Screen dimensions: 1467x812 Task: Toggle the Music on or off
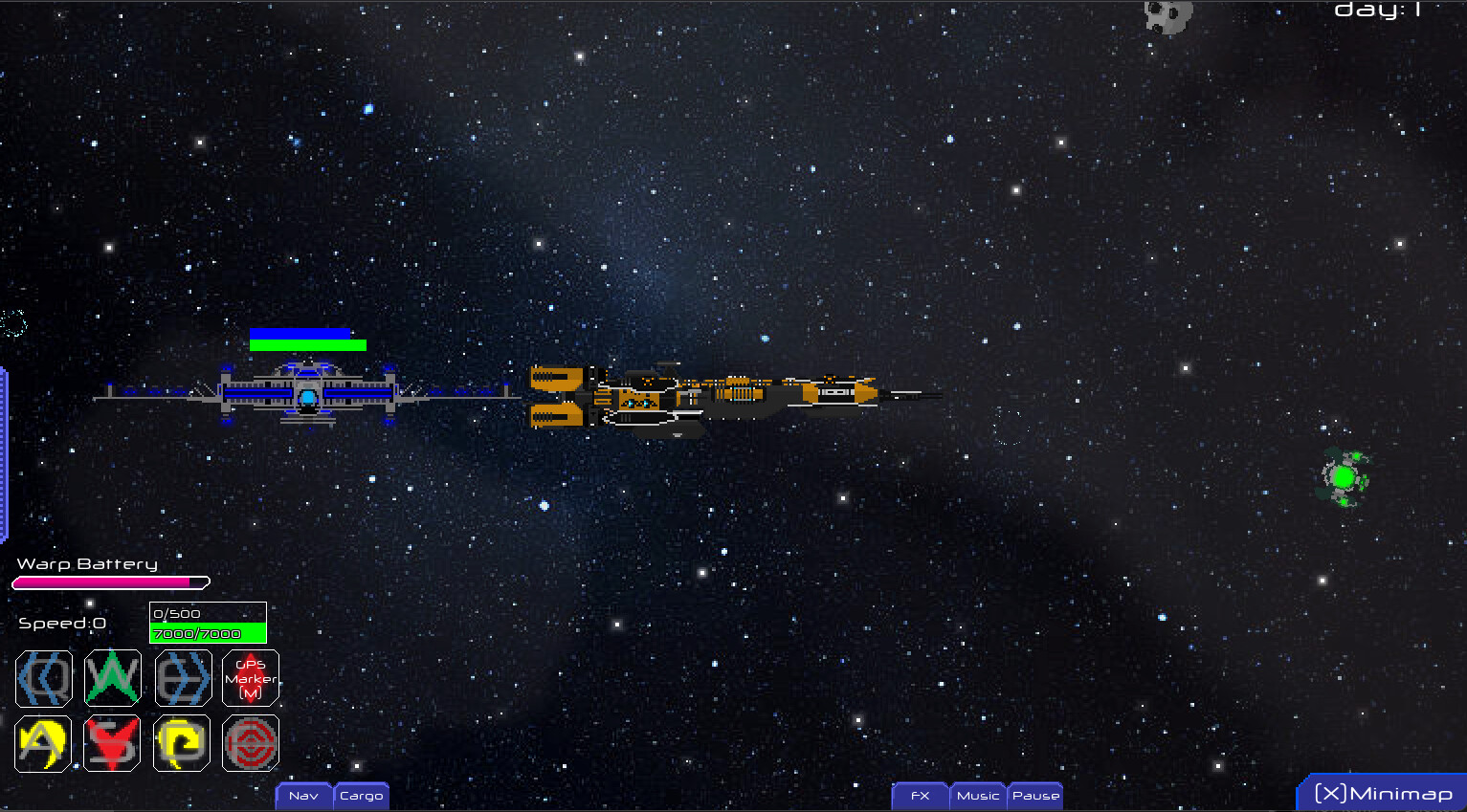(x=978, y=796)
